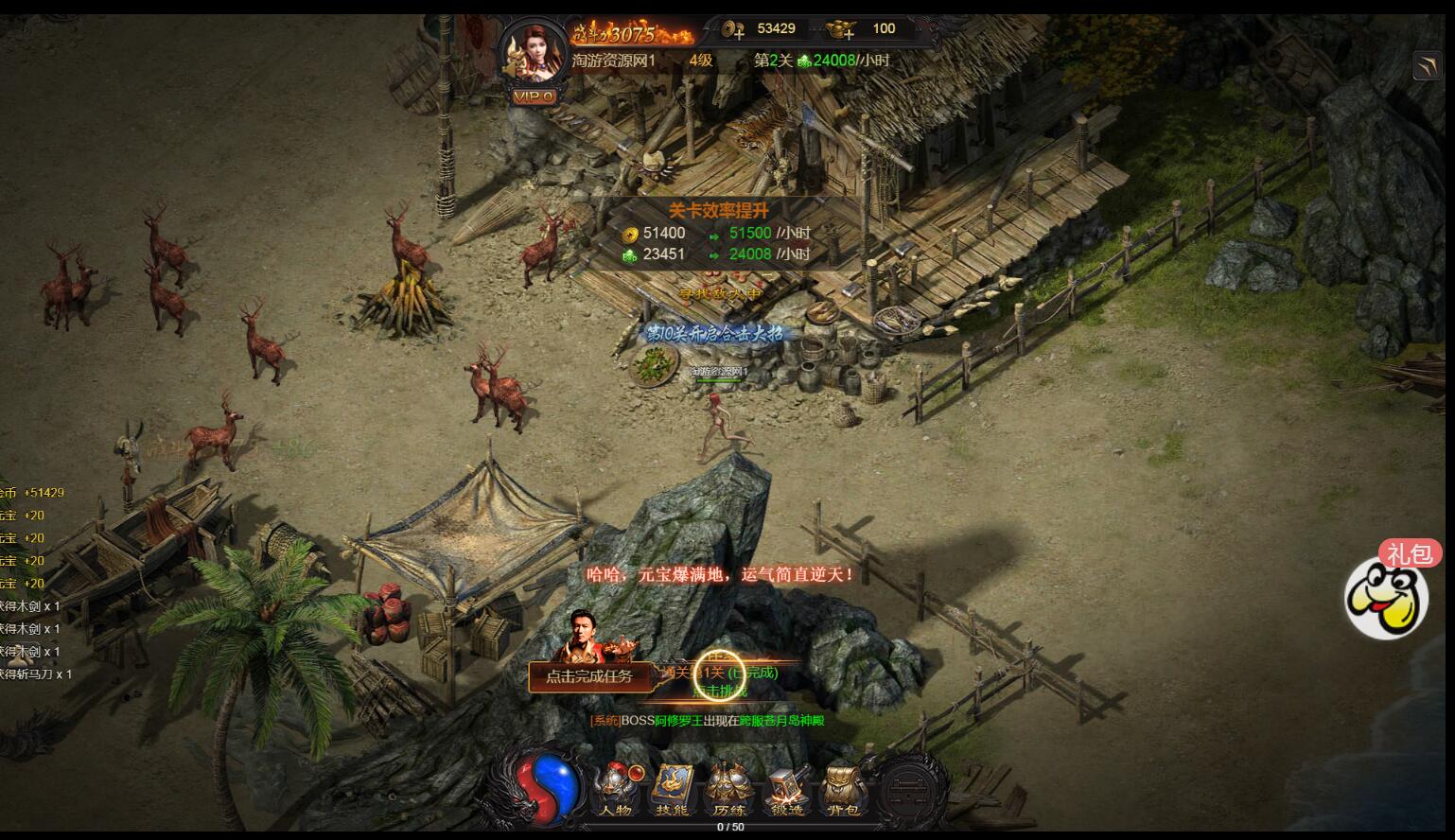1455x840 pixels.
Task: Open the 技能 skills book
Action: pyautogui.click(x=672, y=791)
